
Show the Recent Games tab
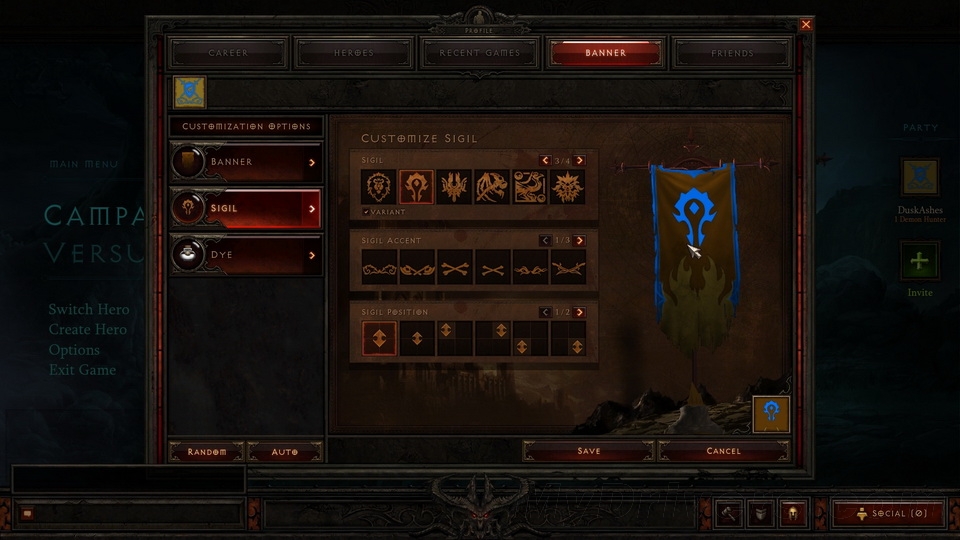(480, 53)
